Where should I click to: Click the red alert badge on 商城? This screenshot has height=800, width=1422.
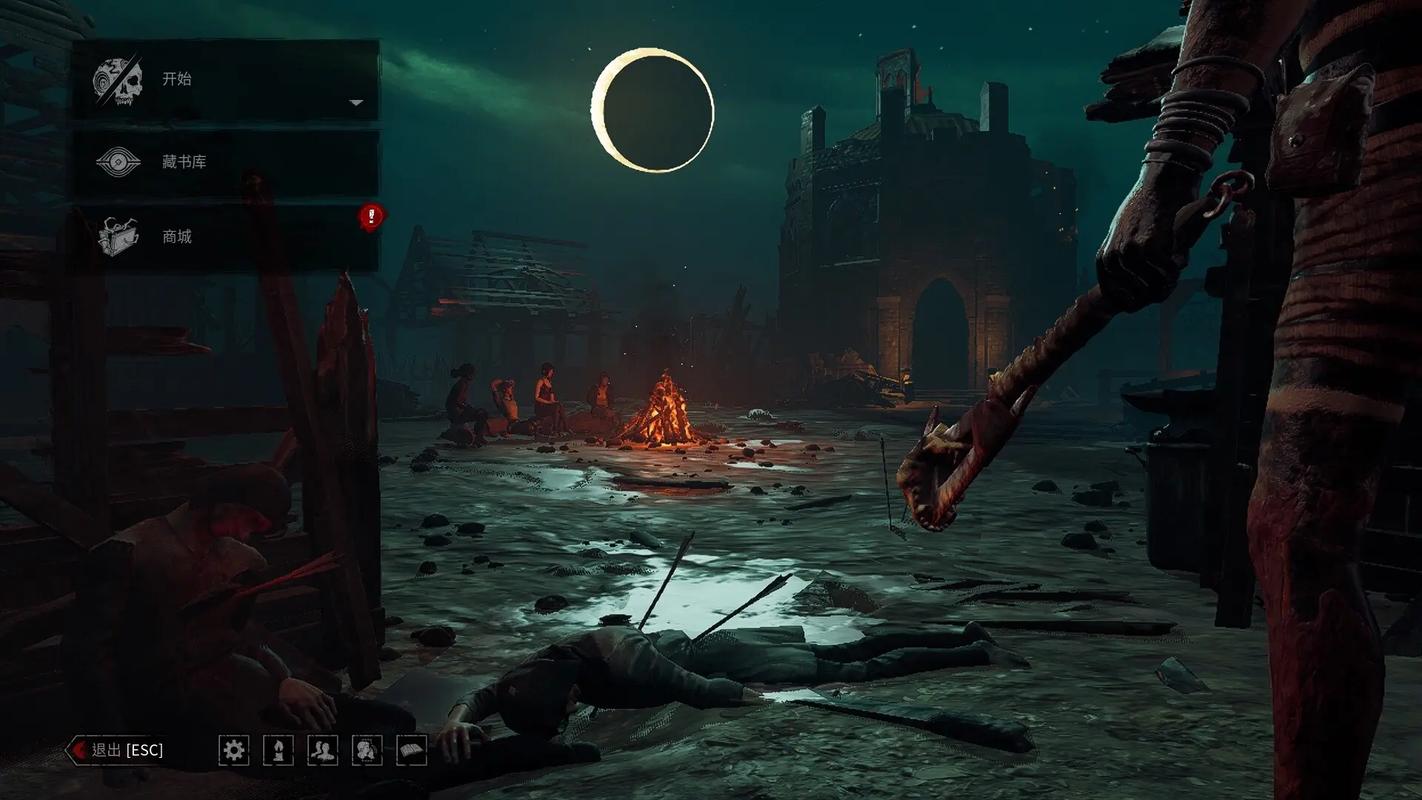click(x=371, y=215)
